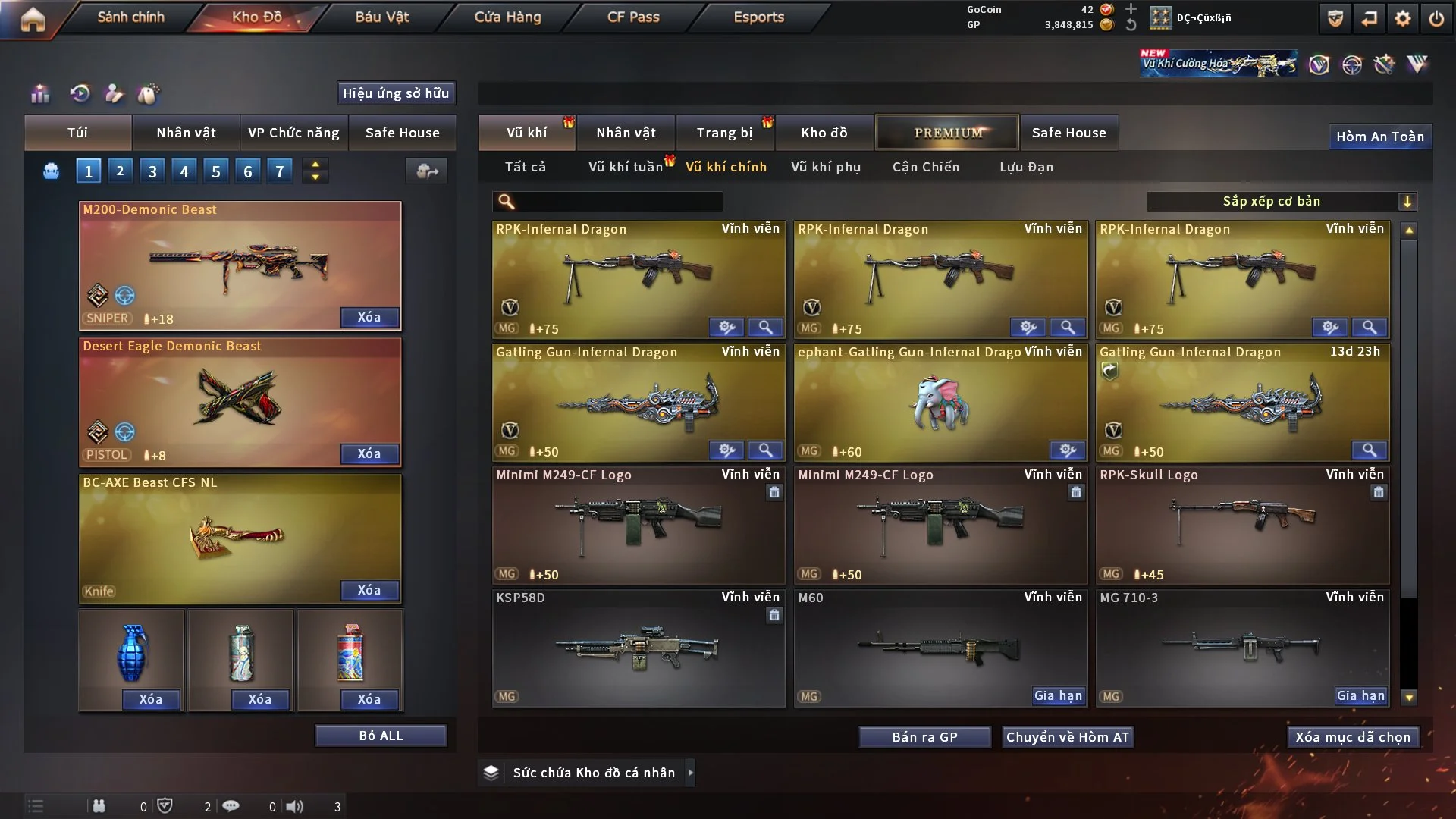This screenshot has width=1456, height=819.
Task: Switch to the Nhân vật storage tab
Action: tap(626, 133)
